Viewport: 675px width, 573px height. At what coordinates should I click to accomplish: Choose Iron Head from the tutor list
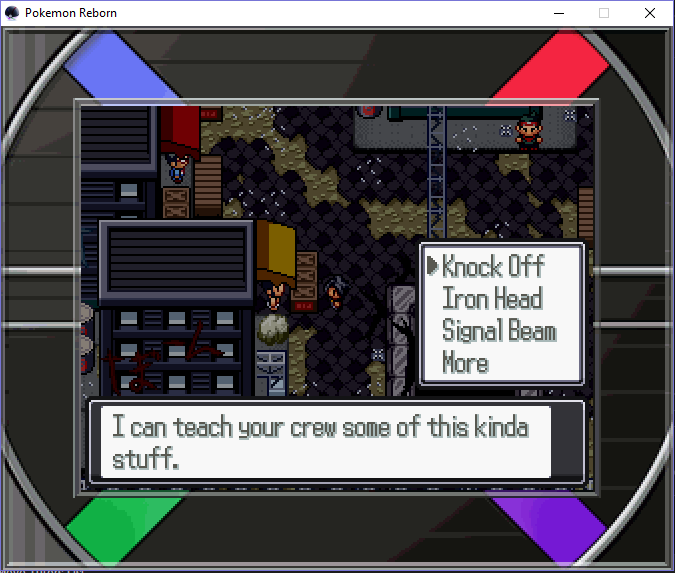(x=492, y=299)
